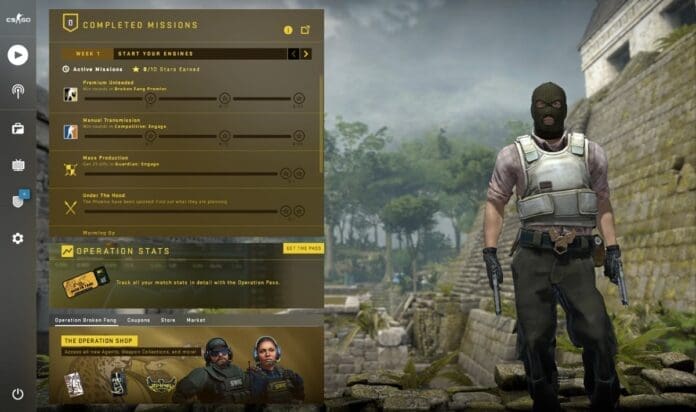Click the power quit button
The width and height of the screenshot is (696, 412).
(17, 394)
